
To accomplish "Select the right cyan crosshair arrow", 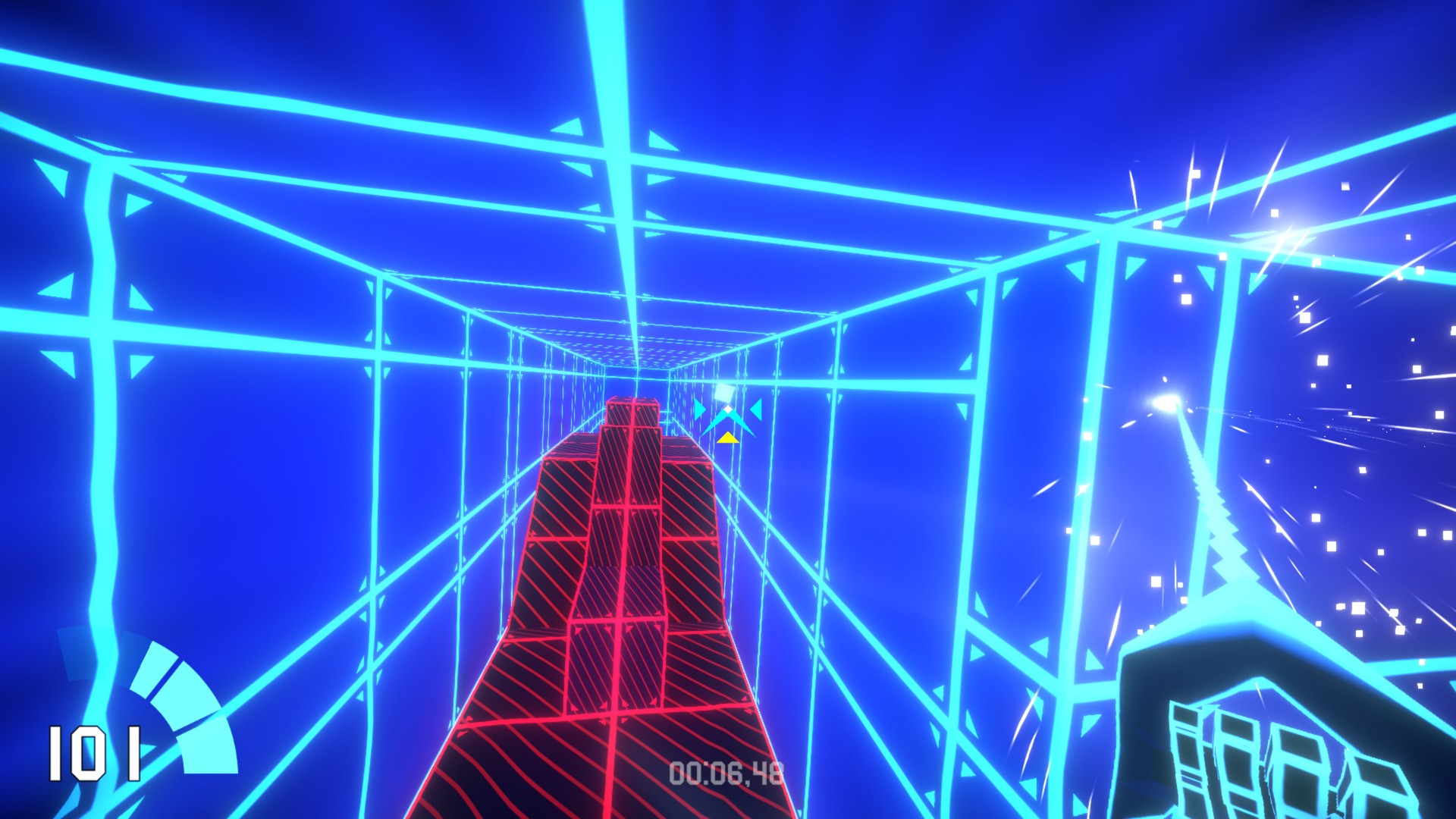I will click(756, 409).
